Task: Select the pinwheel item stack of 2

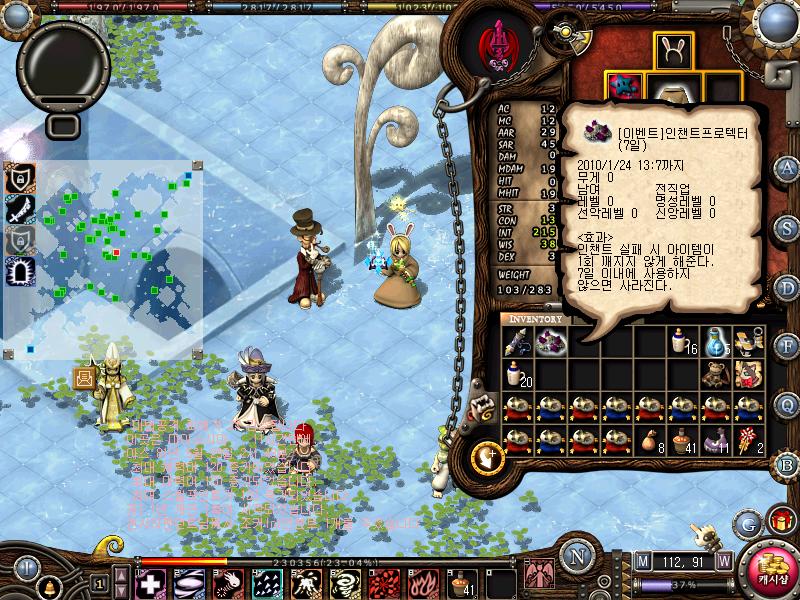Action: [748, 438]
